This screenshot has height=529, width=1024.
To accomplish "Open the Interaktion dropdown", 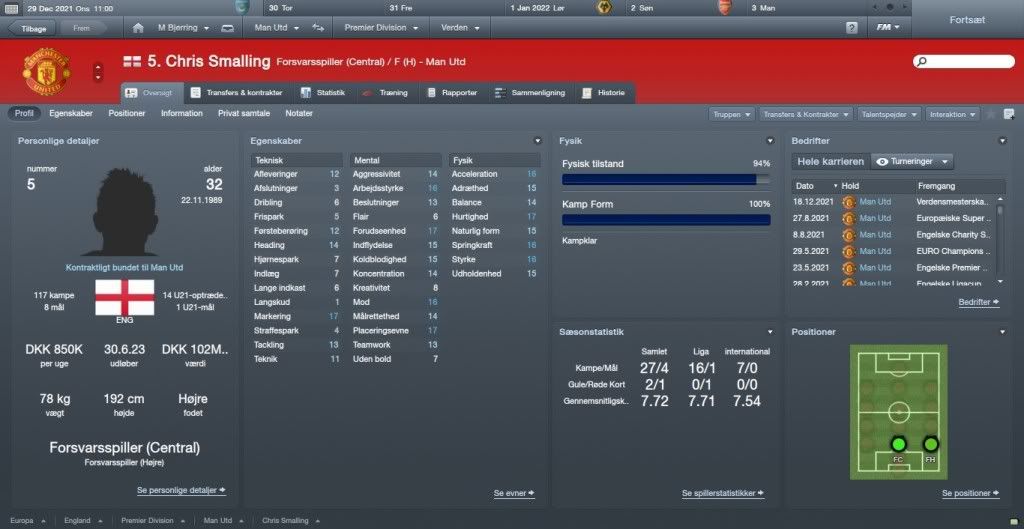I will (952, 115).
